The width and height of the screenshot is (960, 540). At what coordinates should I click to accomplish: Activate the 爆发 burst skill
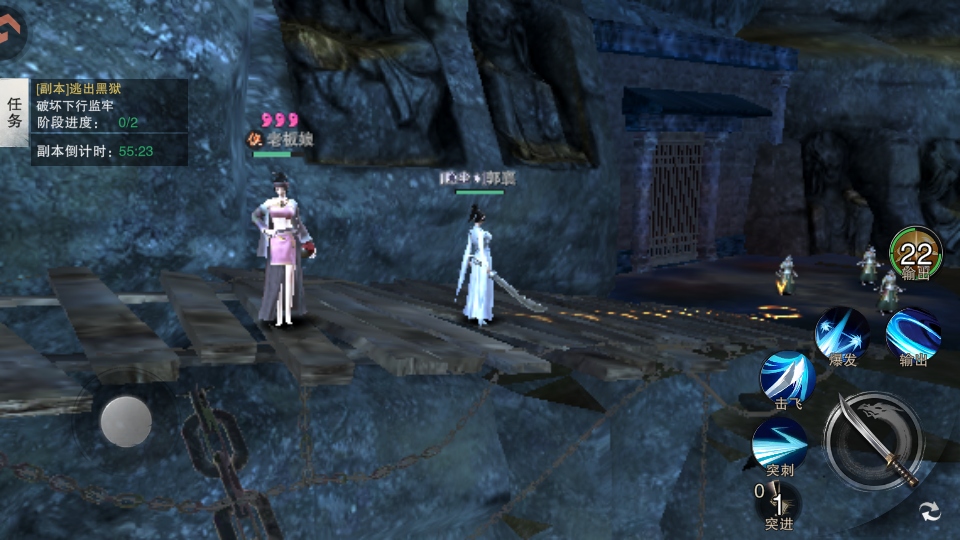(841, 334)
